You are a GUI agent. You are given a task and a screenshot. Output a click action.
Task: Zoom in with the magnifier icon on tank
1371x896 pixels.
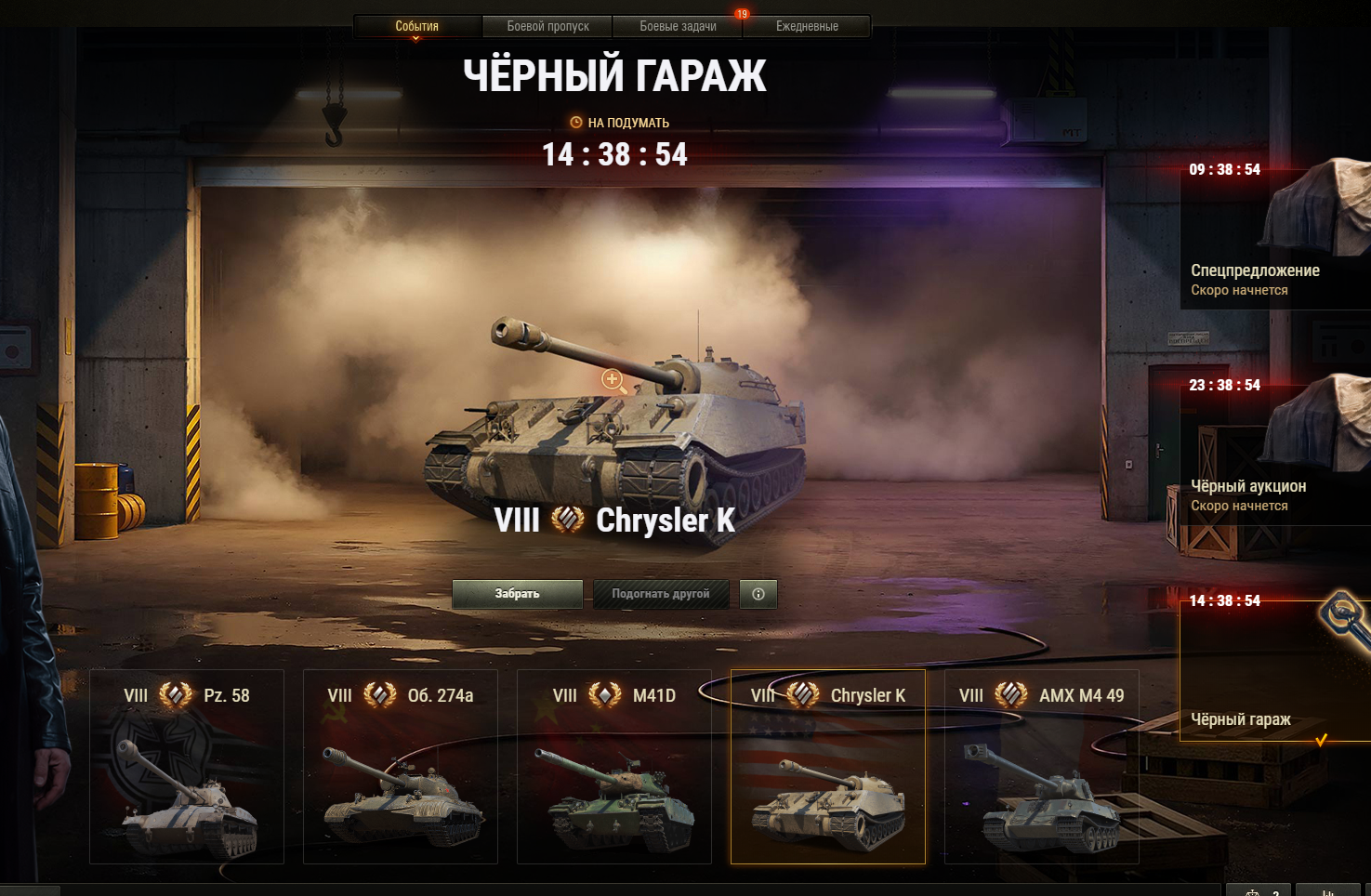point(613,379)
